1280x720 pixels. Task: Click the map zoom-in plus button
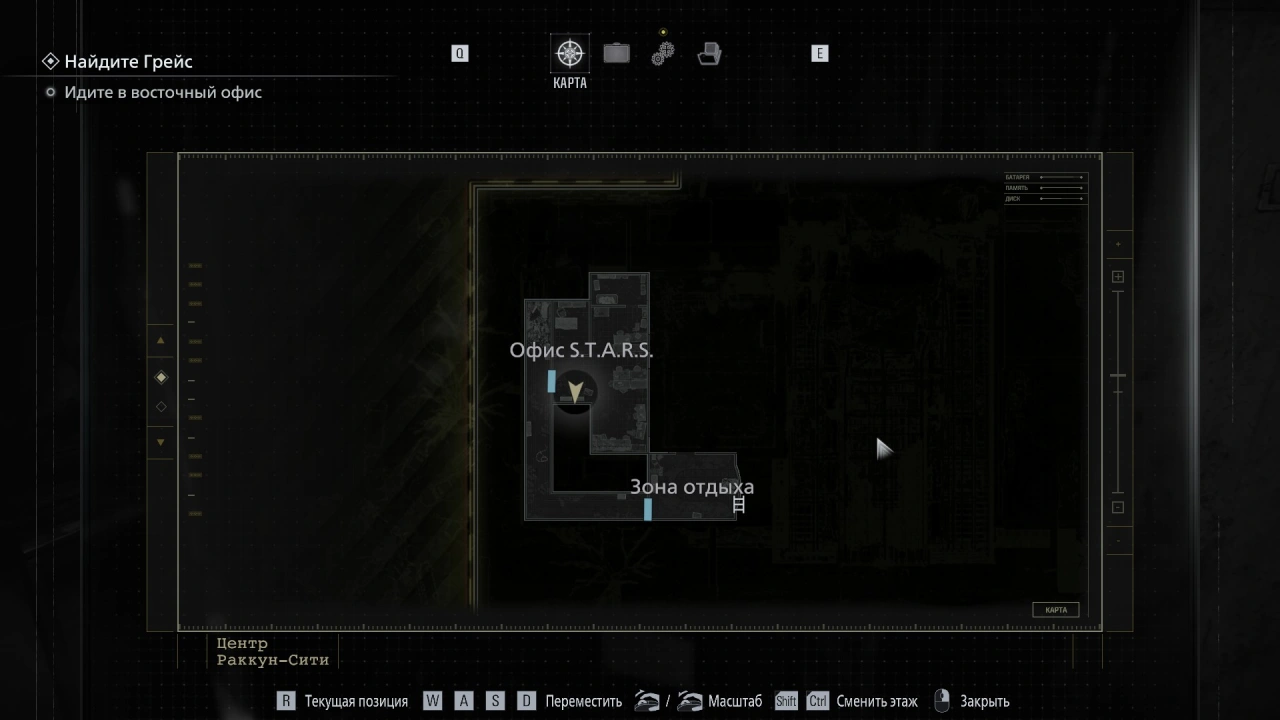tap(1118, 277)
